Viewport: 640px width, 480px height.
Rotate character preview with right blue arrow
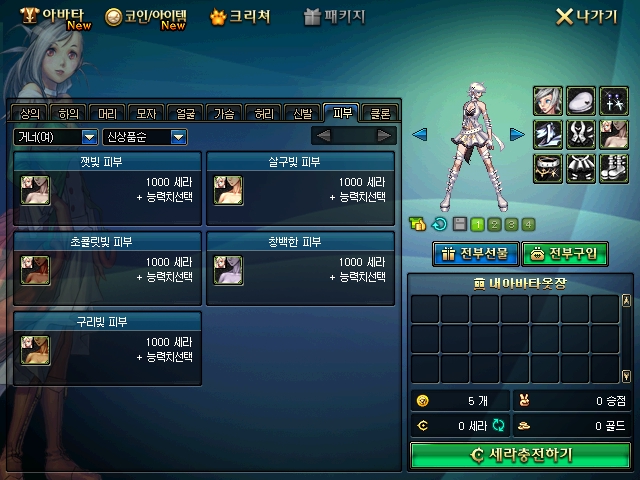click(517, 134)
